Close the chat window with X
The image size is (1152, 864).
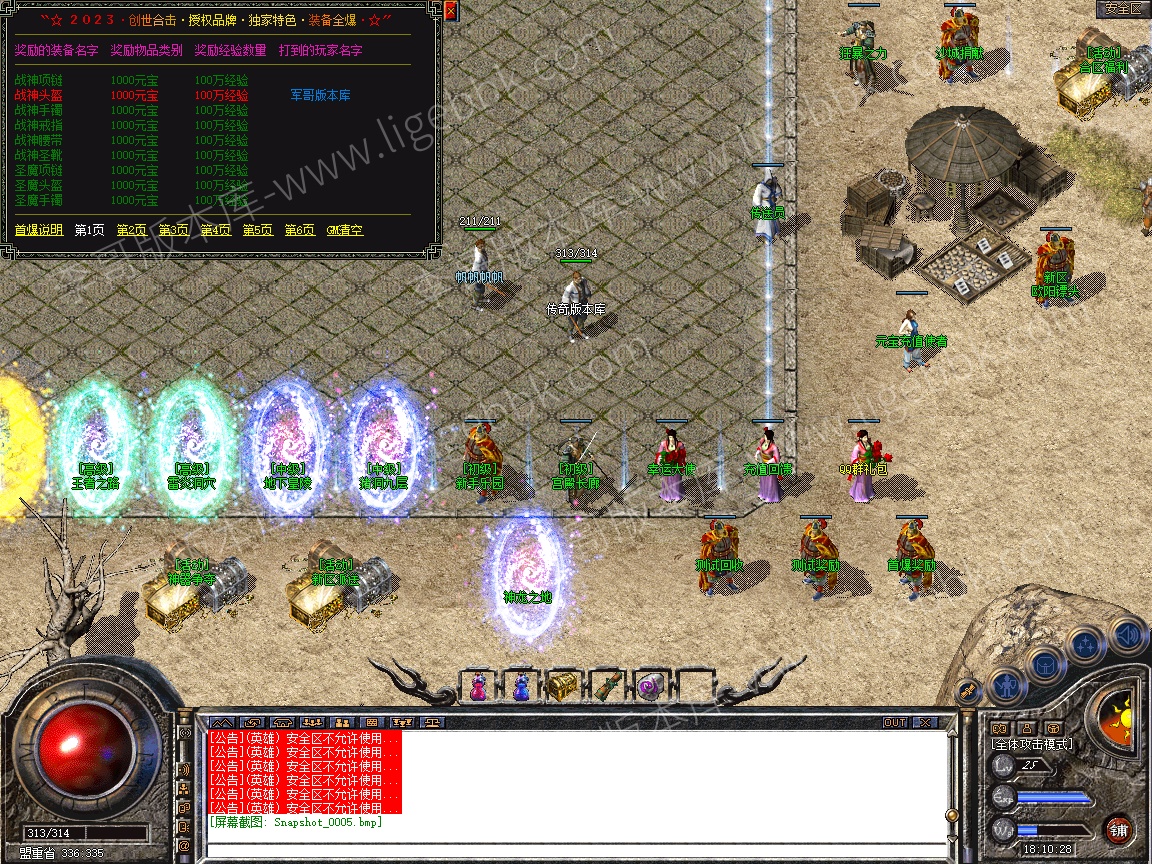tap(925, 722)
